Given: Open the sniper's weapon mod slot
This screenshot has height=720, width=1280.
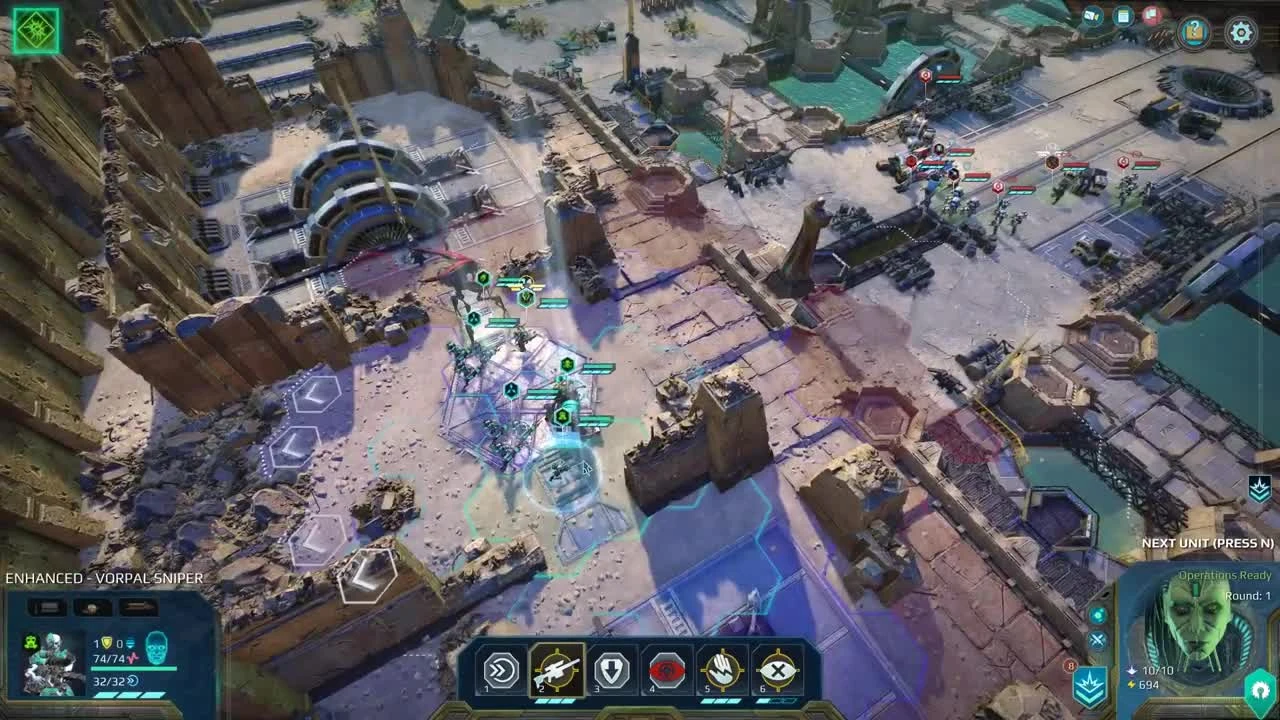Looking at the screenshot, I should click(x=45, y=605).
